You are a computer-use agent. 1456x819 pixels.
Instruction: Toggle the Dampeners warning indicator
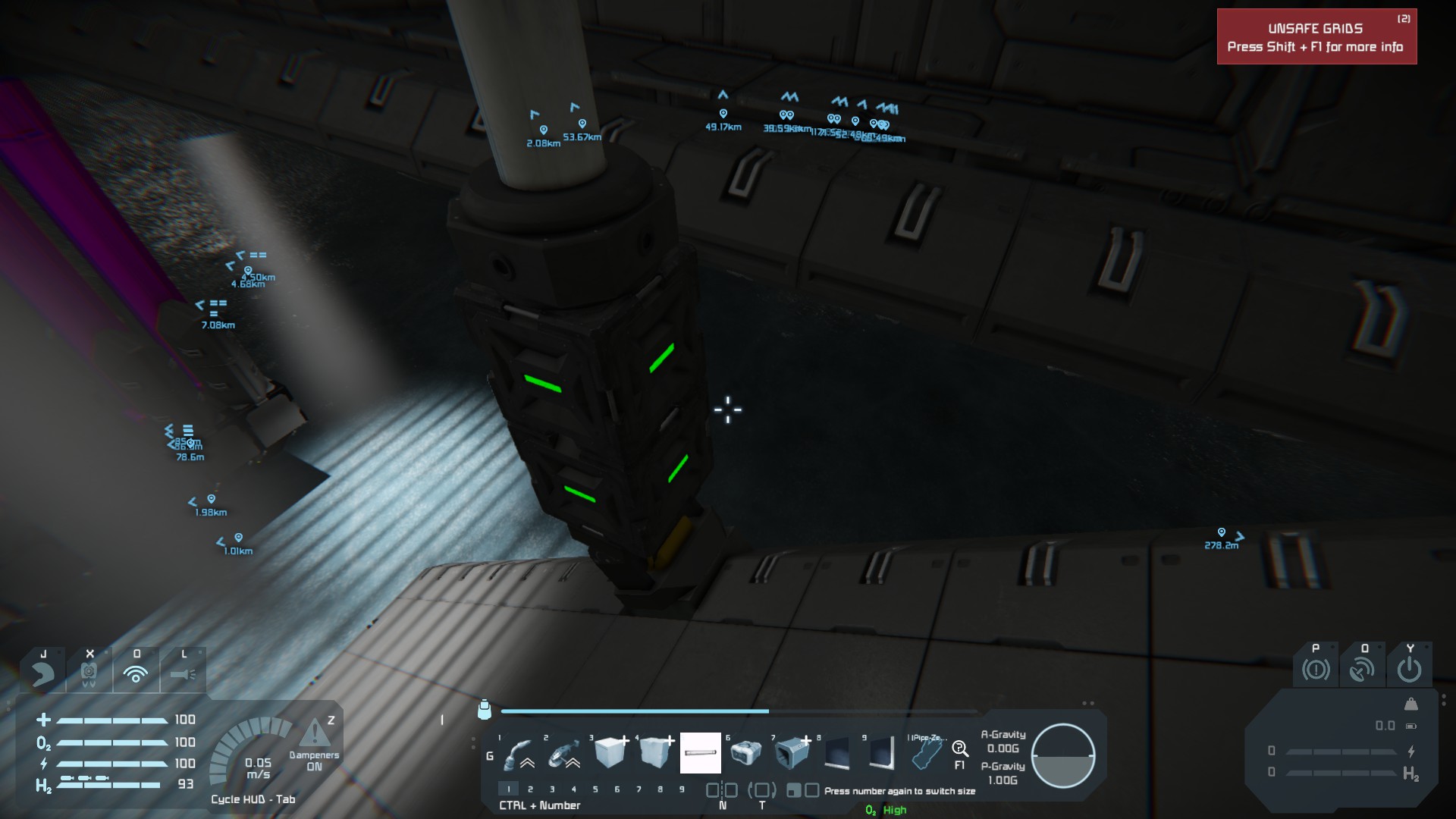(314, 734)
